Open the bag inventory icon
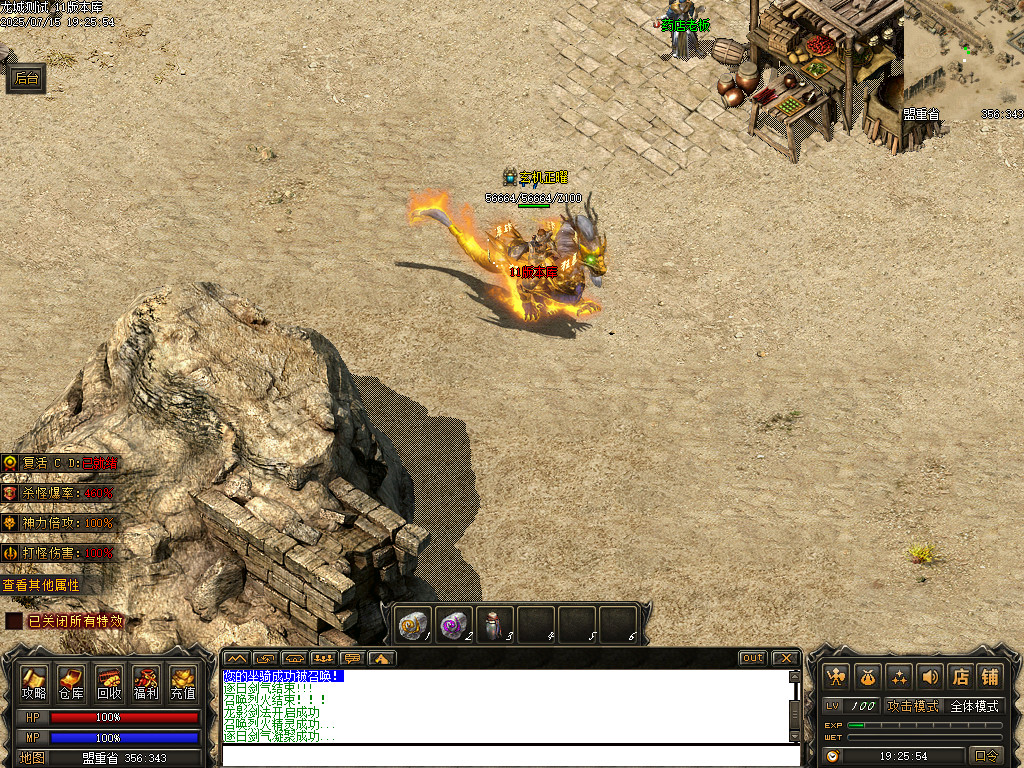1024x768 pixels. click(867, 677)
